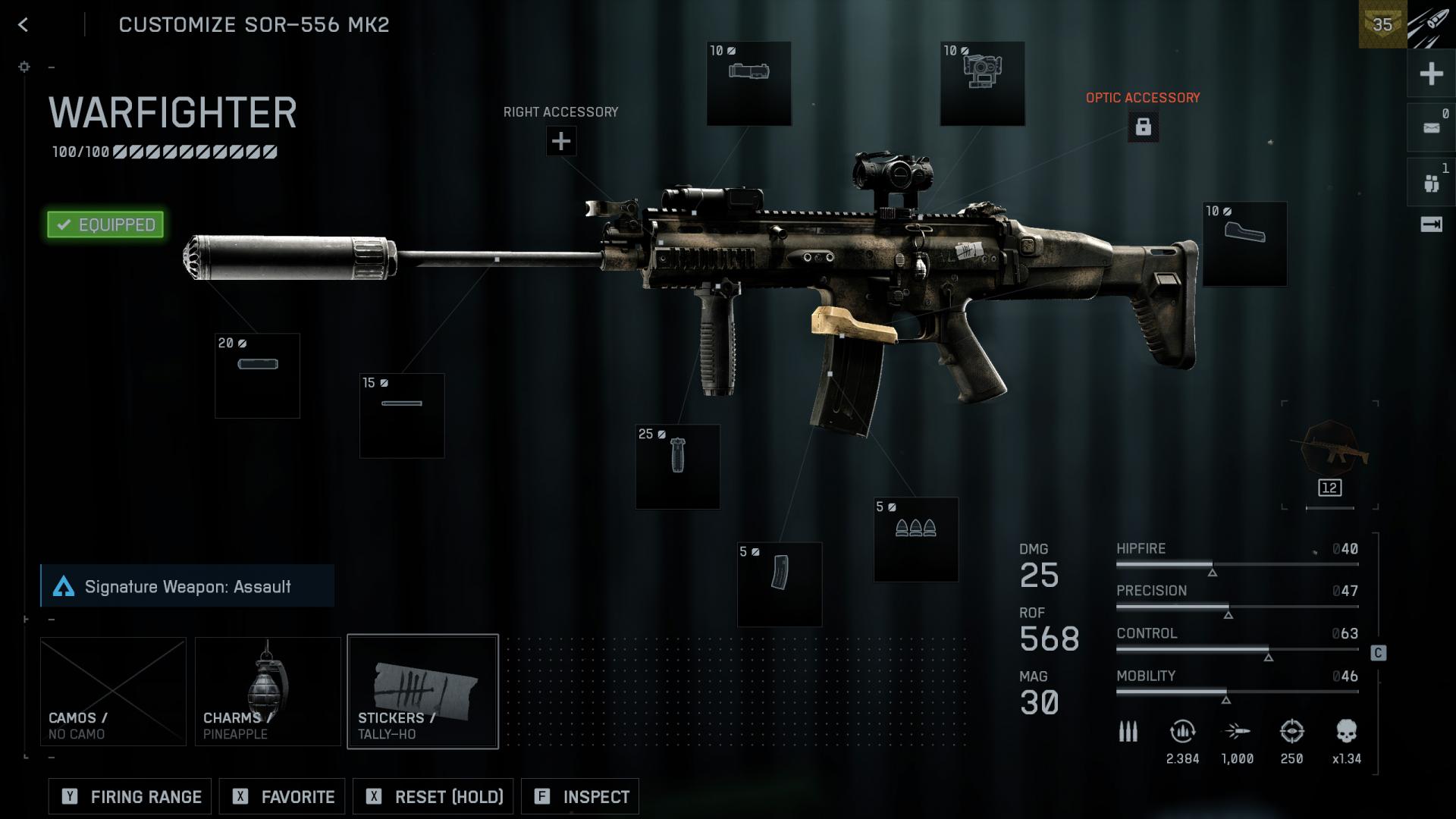
Task: Click the plus button in right sidebar
Action: tap(1431, 74)
